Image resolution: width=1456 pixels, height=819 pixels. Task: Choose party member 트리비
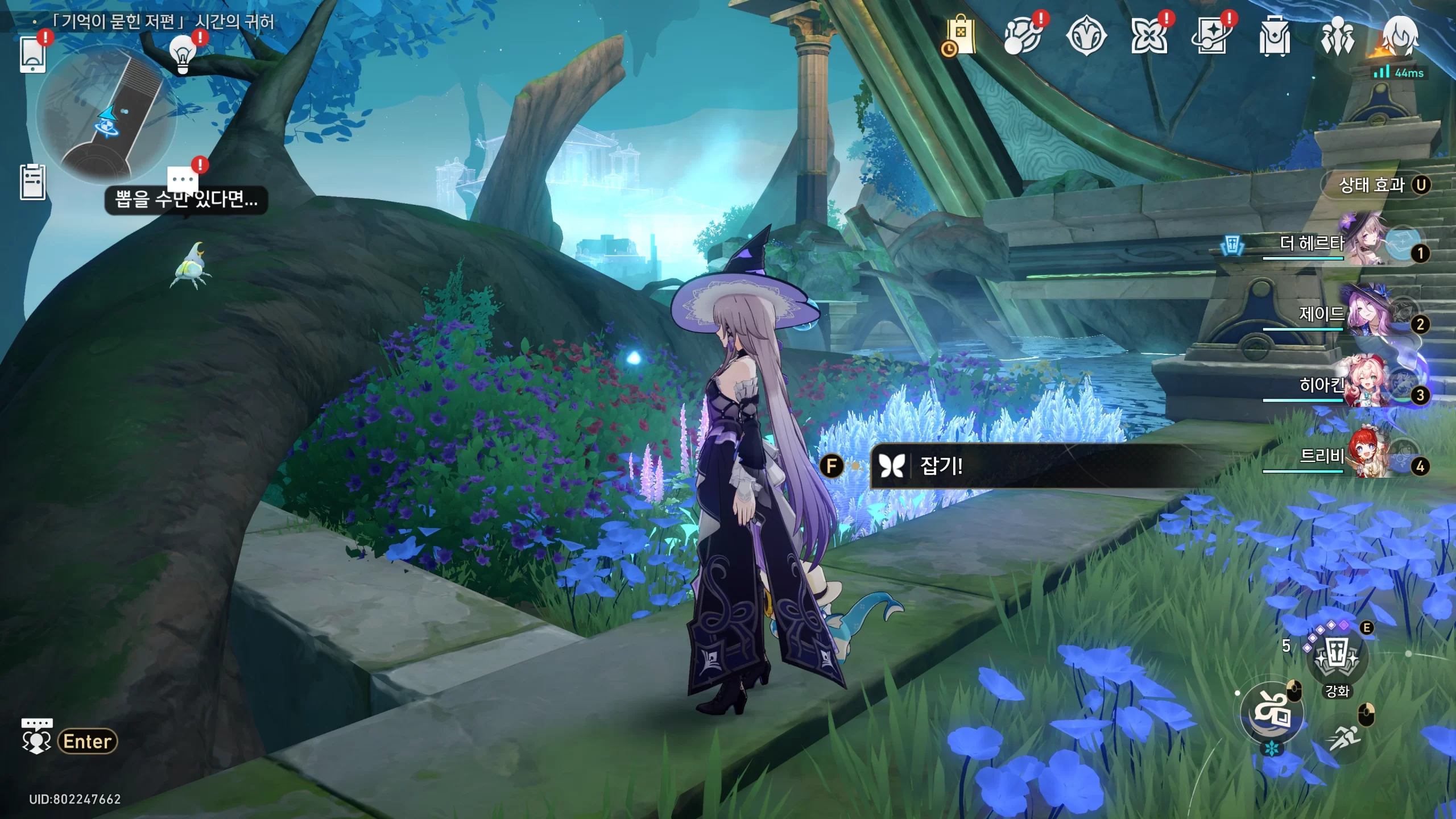pyautogui.click(x=1342, y=457)
